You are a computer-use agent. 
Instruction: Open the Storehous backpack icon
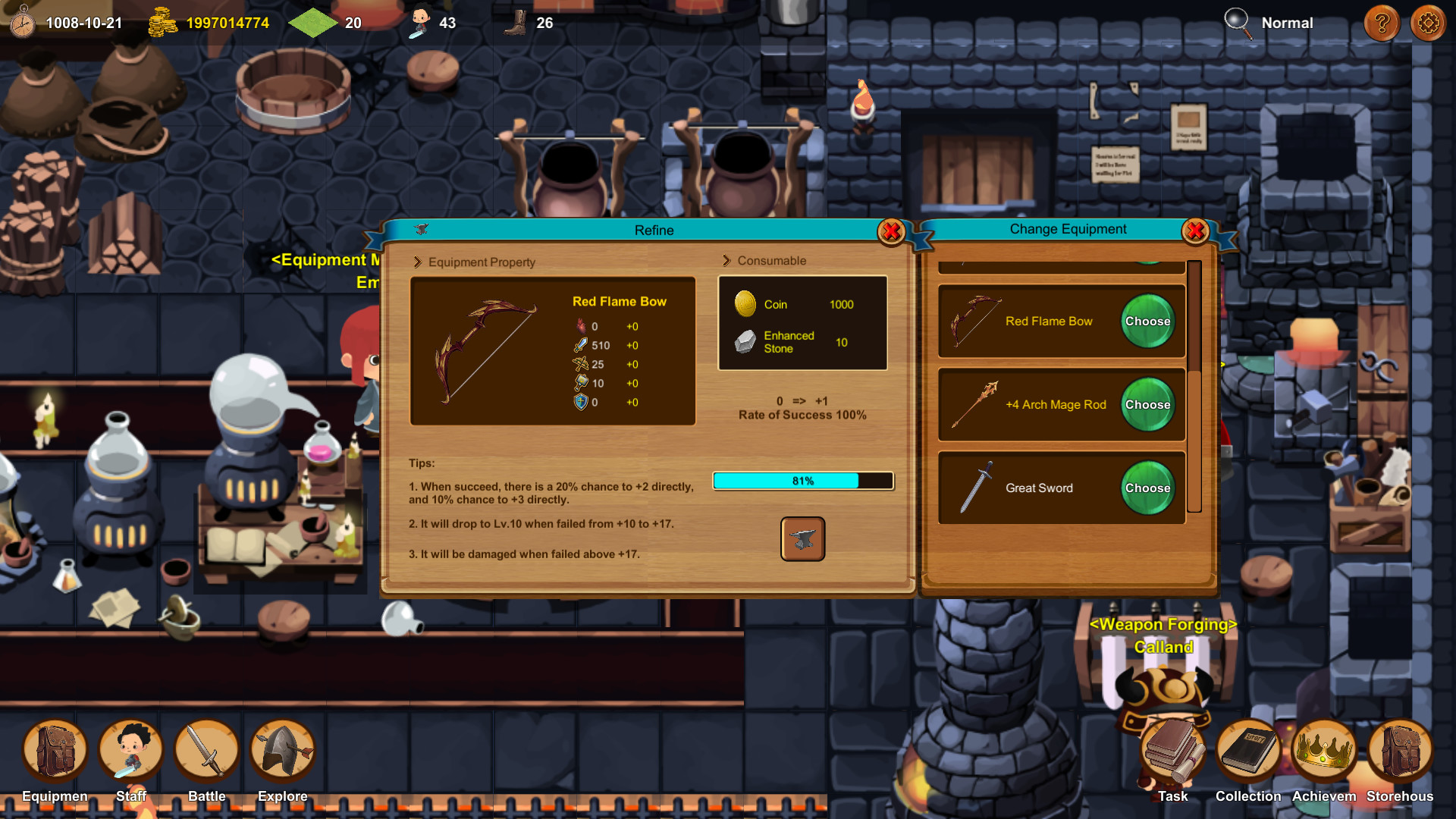(1400, 751)
